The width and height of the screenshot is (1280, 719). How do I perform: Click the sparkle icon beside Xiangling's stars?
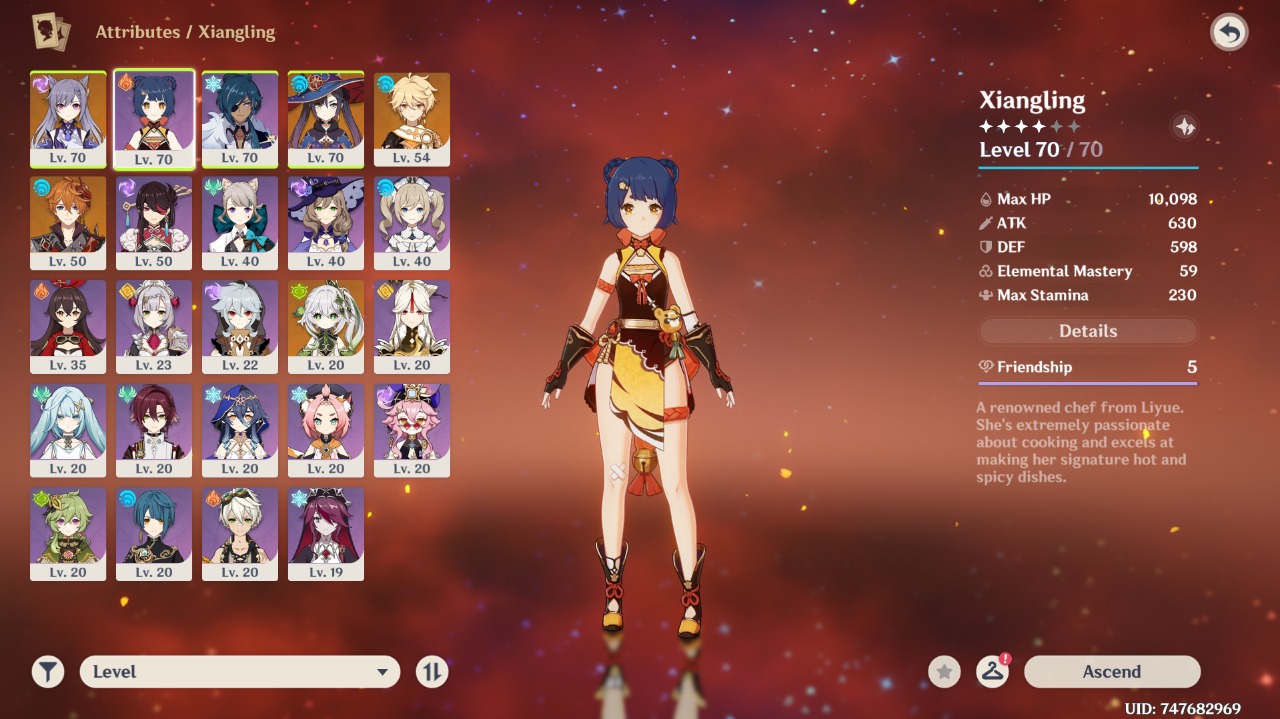click(1184, 127)
